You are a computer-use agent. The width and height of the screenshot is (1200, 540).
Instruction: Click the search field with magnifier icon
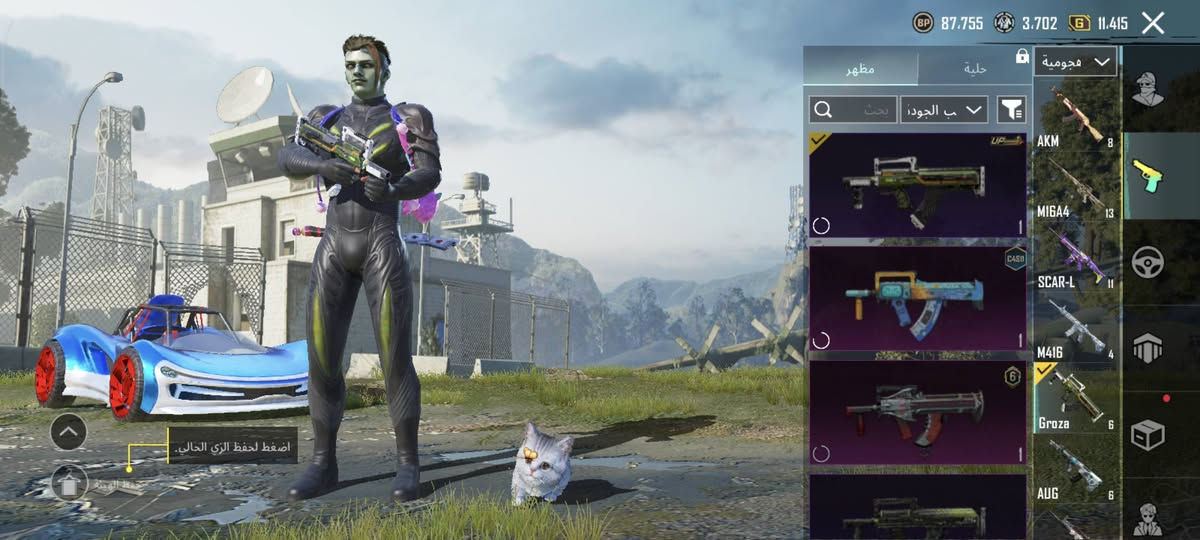853,109
